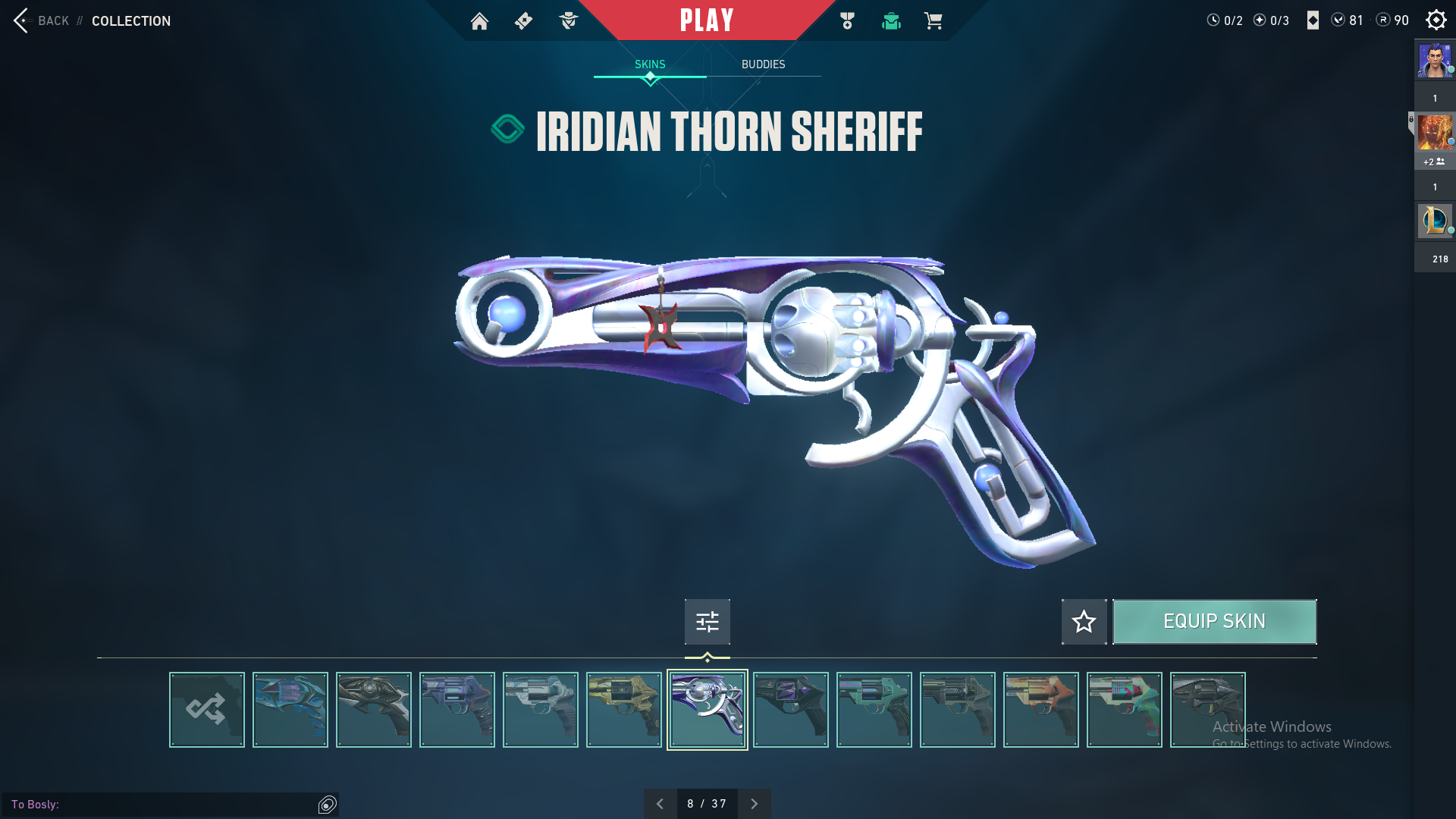Image resolution: width=1456 pixels, height=819 pixels.
Task: Open the settings gear
Action: (1436, 20)
